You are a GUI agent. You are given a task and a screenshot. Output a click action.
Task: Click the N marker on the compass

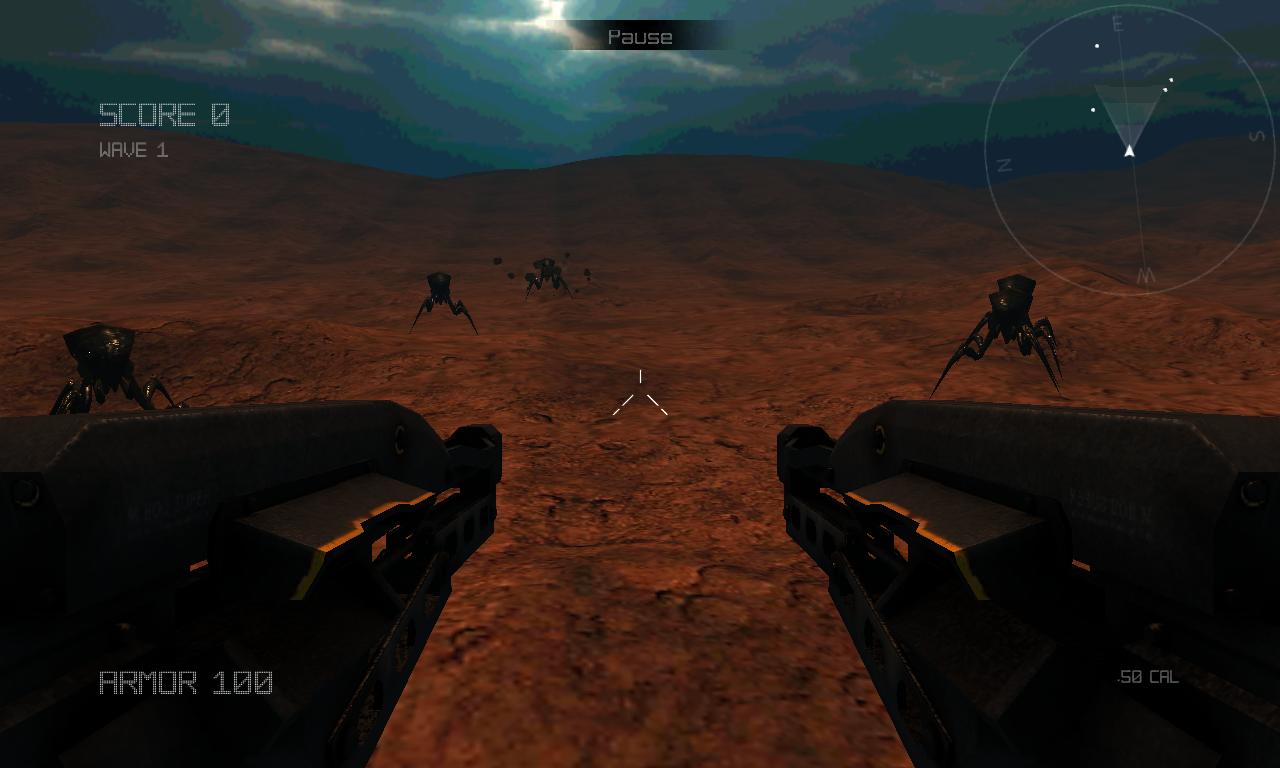point(1003,163)
